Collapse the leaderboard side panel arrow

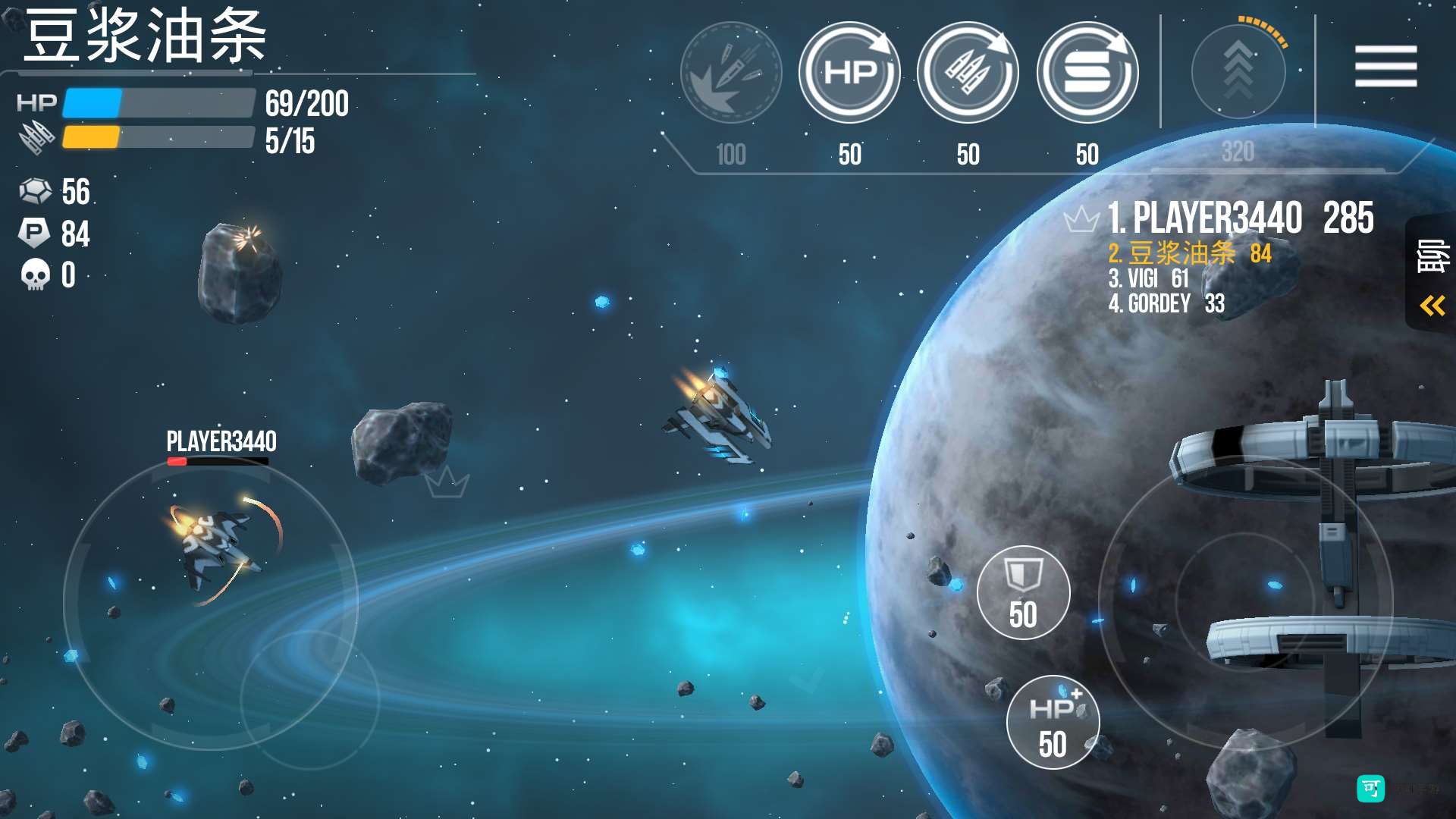pyautogui.click(x=1432, y=306)
